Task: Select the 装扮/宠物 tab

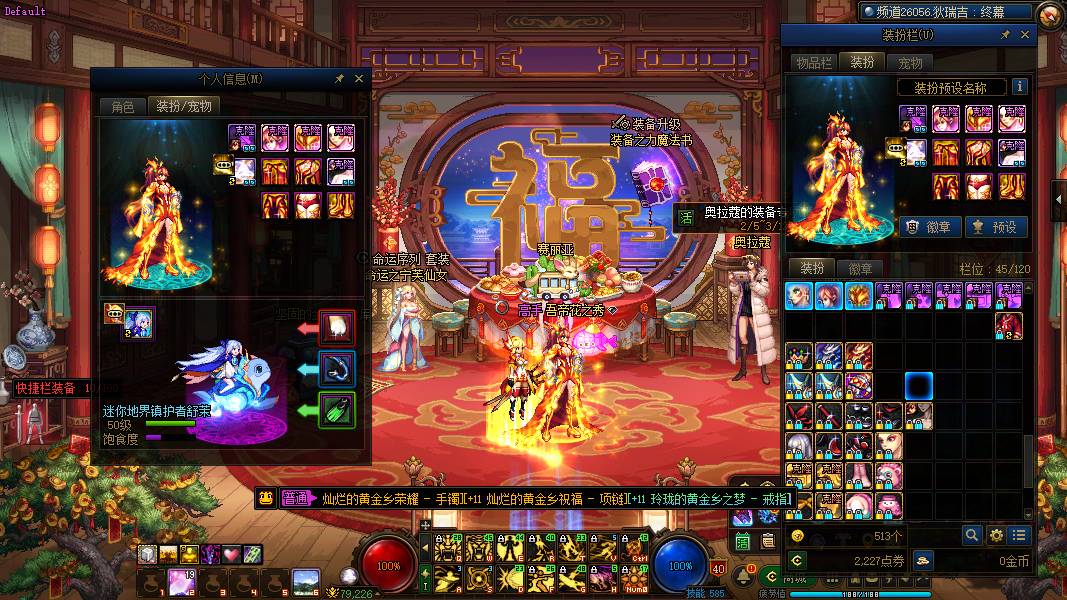Action: pyautogui.click(x=181, y=106)
